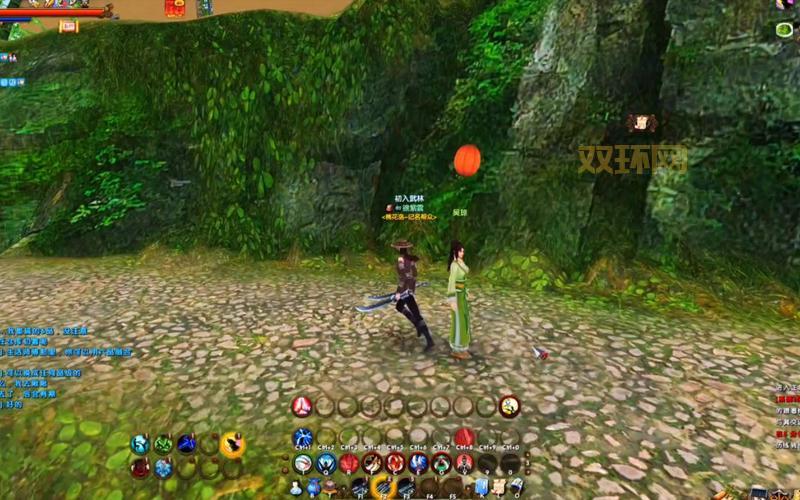Click the white flask potion slot
Screen dimensions: 800x500
297,488
